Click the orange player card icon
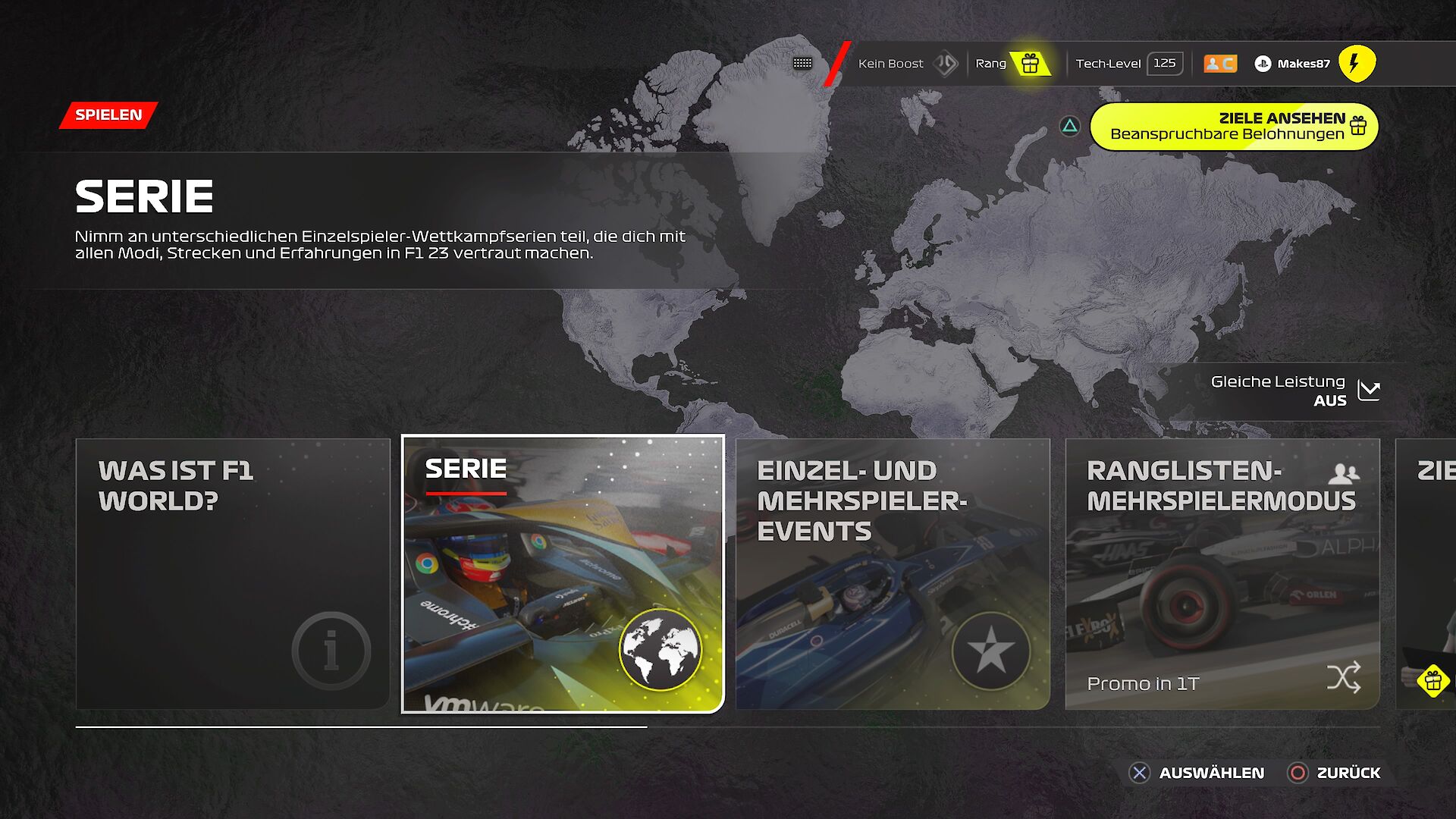The width and height of the screenshot is (1456, 819). (x=1220, y=64)
